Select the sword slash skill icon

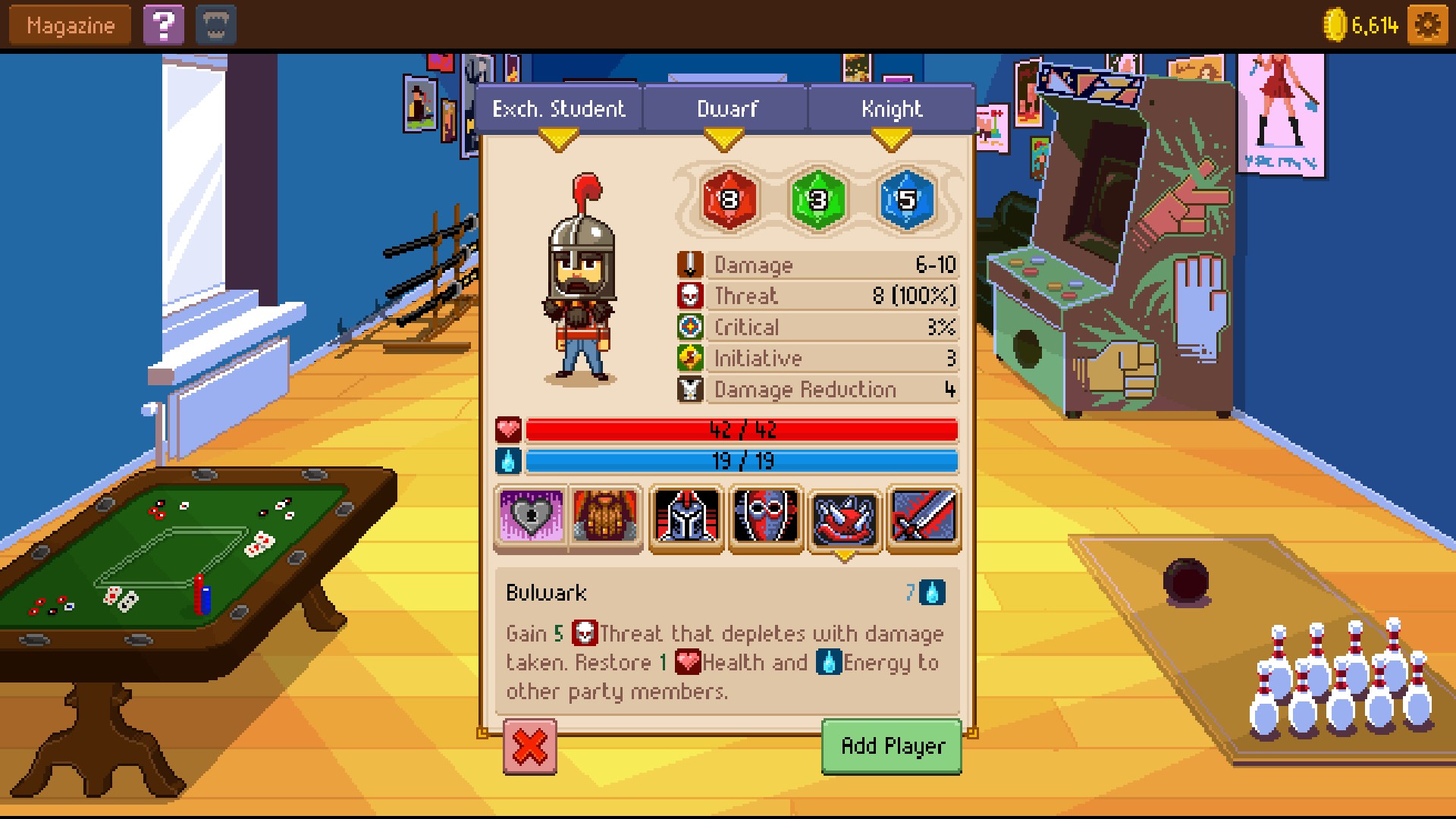924,517
